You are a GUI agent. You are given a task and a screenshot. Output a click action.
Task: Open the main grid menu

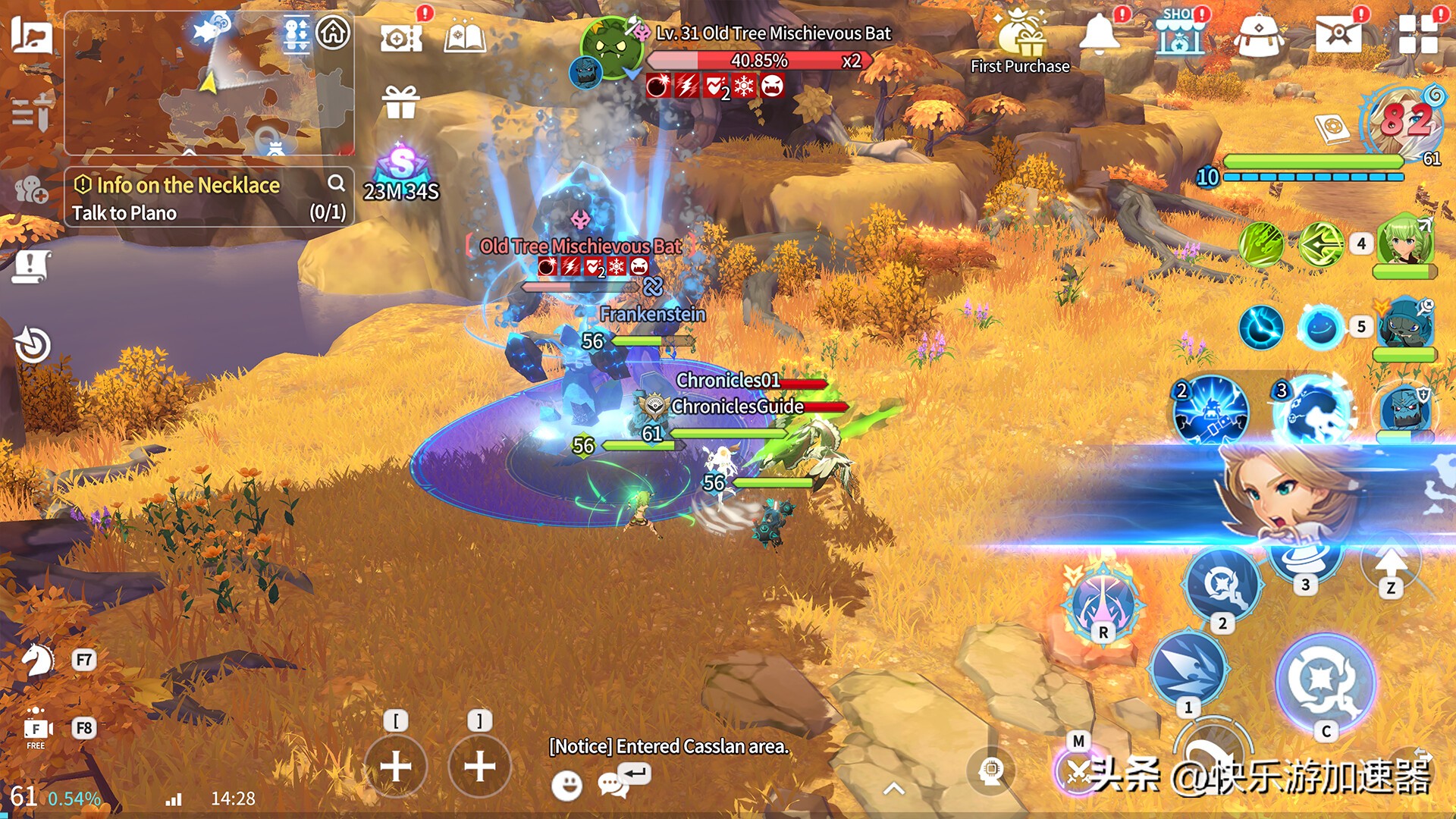coord(1418,35)
